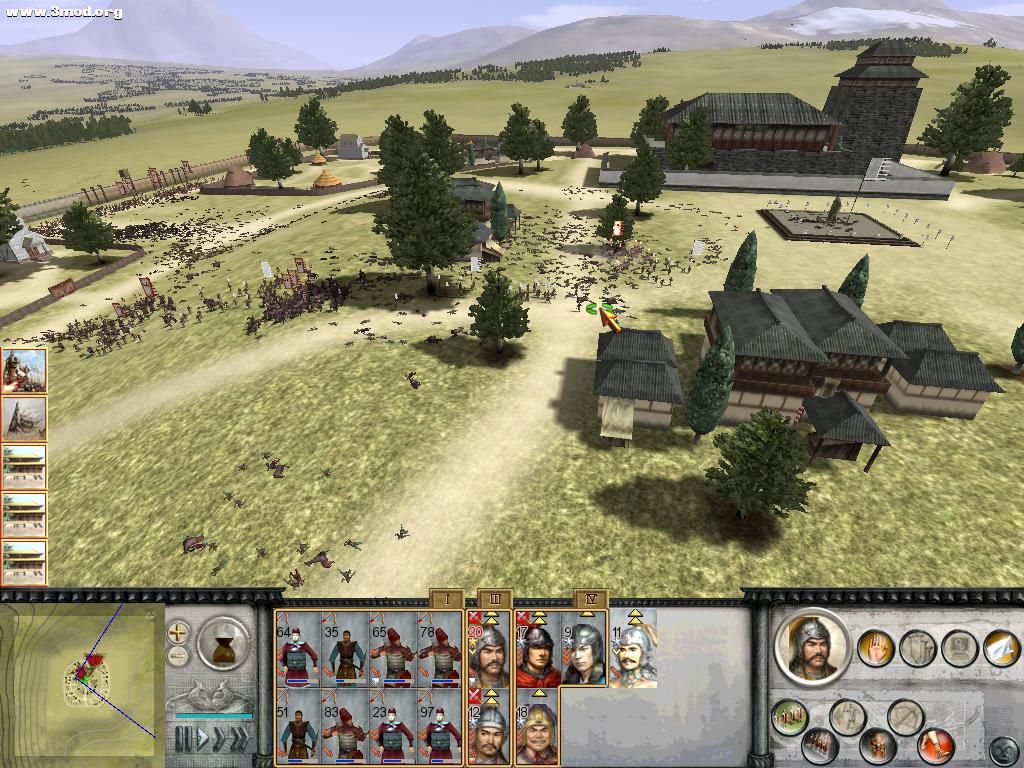Screen dimensions: 1024x768
Task: Set battle speed to normal play
Action: tap(202, 739)
